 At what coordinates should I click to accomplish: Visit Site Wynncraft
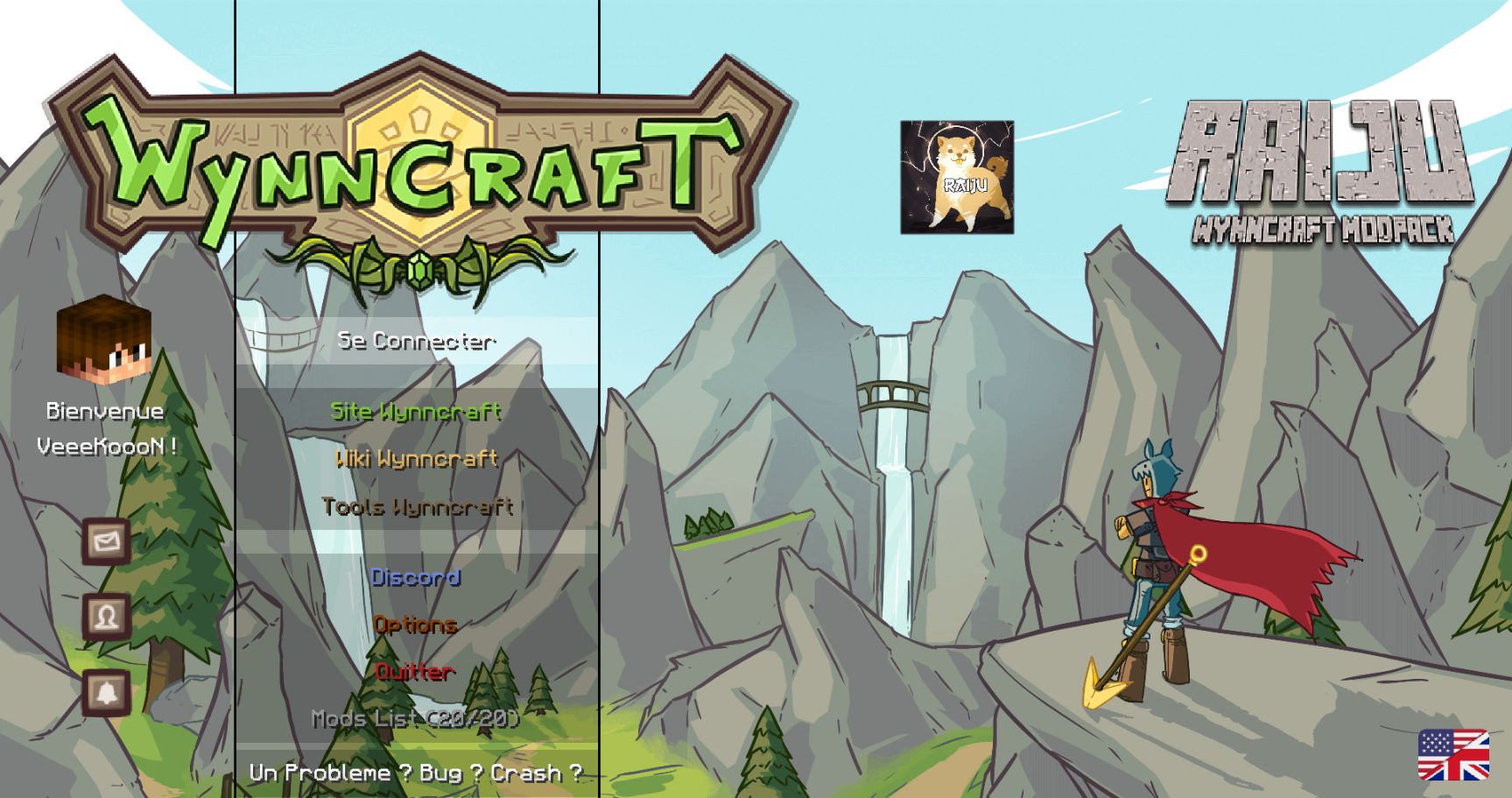[415, 412]
